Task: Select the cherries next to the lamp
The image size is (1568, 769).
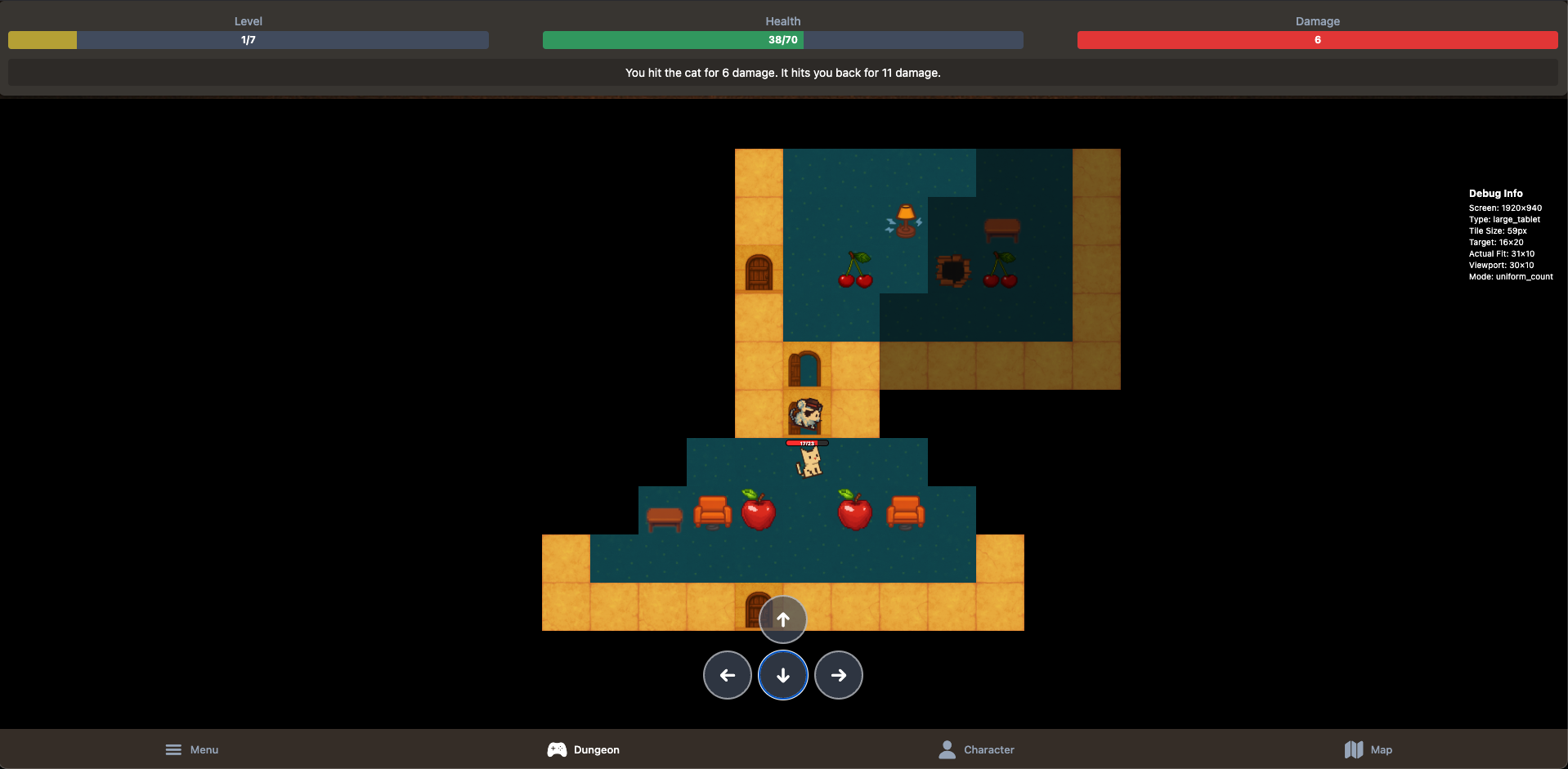Action: coord(857,270)
